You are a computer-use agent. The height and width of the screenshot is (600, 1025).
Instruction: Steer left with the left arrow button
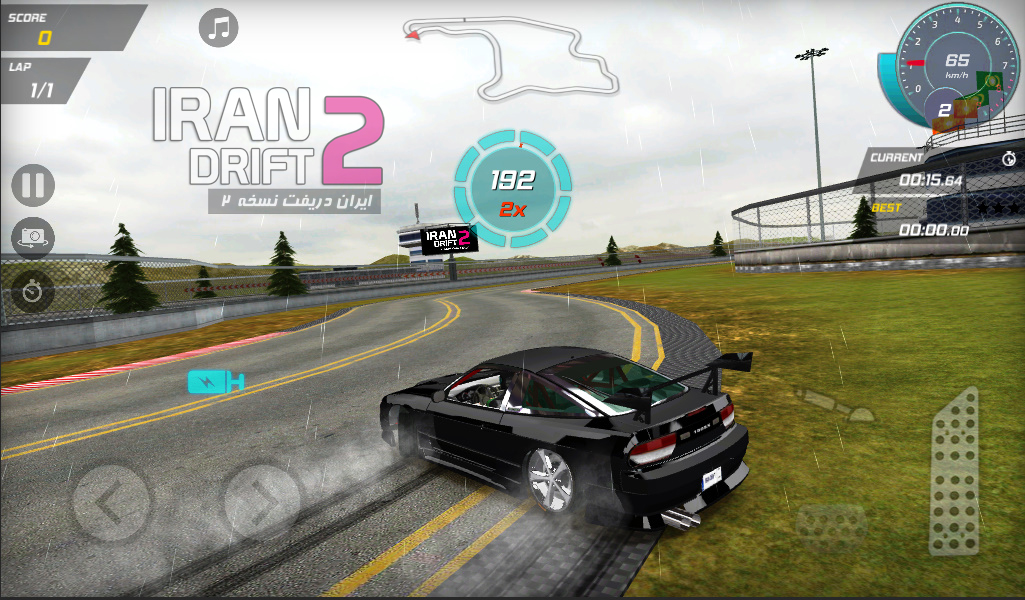point(112,501)
